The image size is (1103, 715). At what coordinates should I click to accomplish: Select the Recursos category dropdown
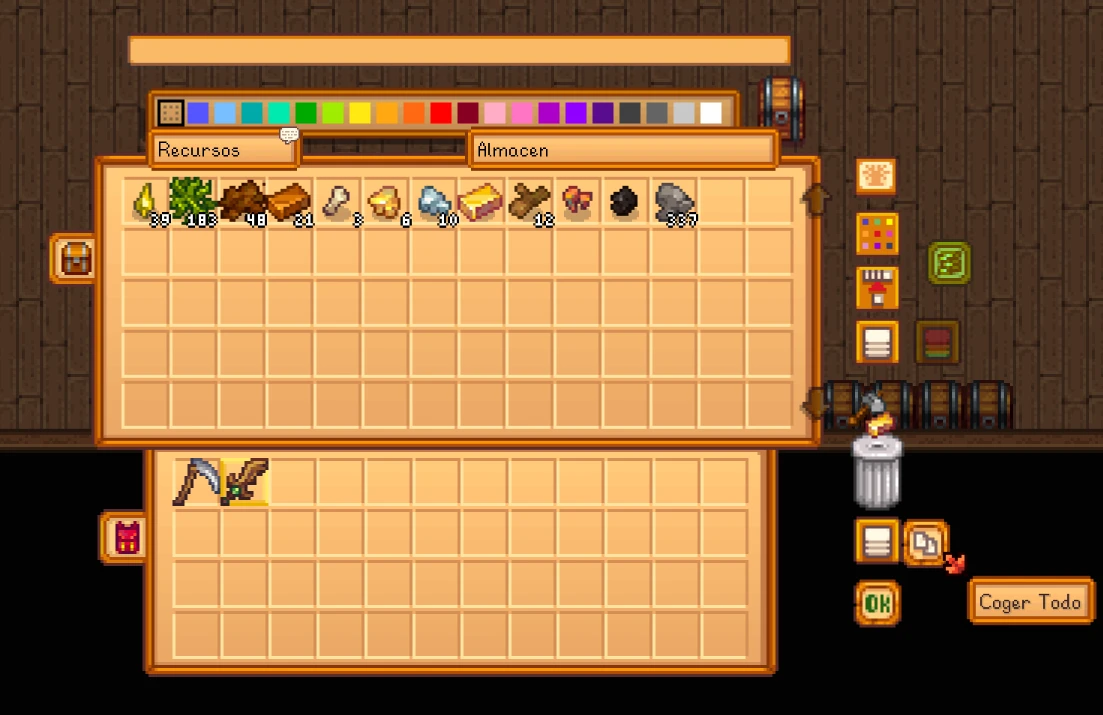point(225,150)
